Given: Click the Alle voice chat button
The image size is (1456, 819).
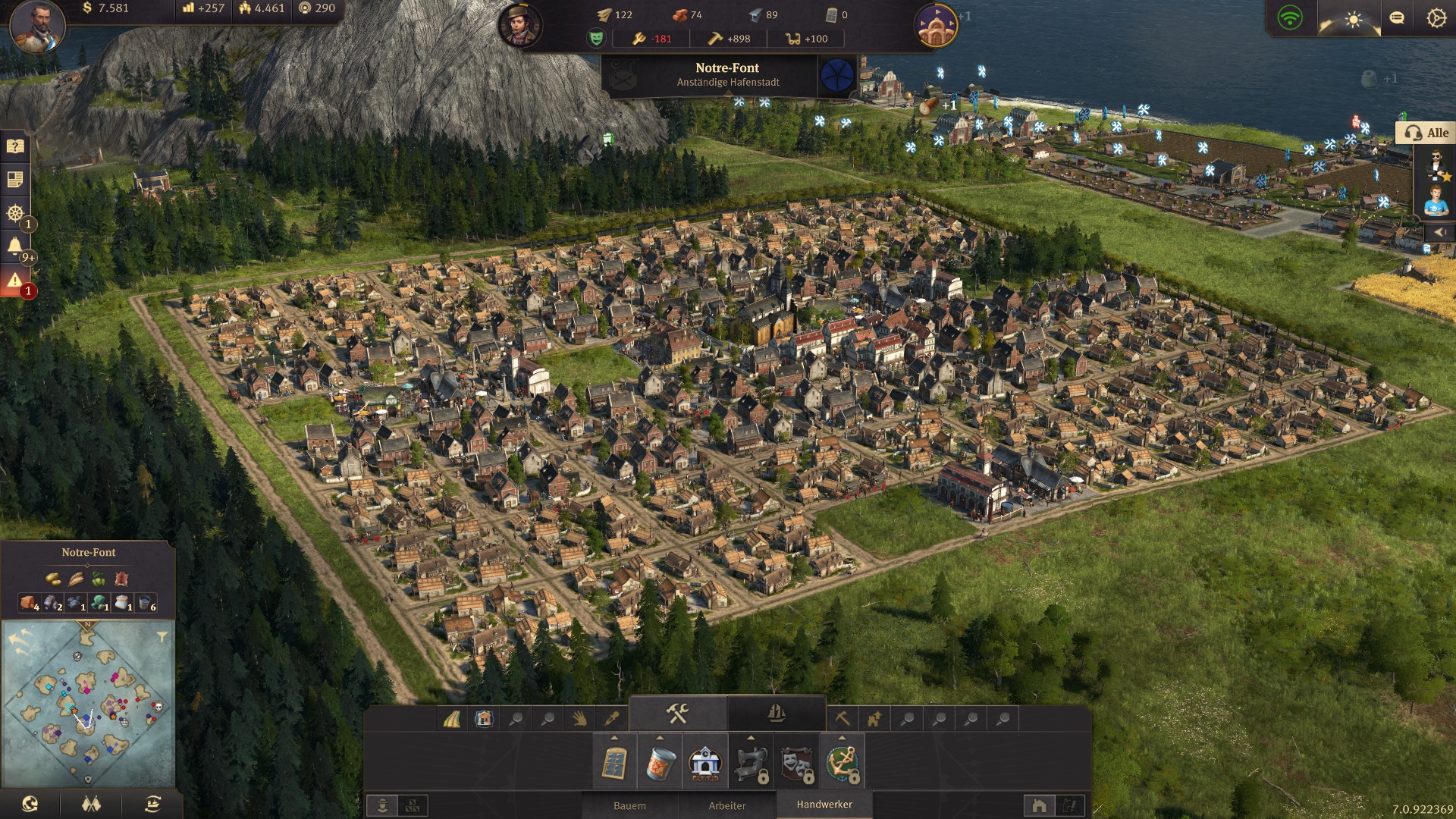Looking at the screenshot, I should click(1426, 133).
